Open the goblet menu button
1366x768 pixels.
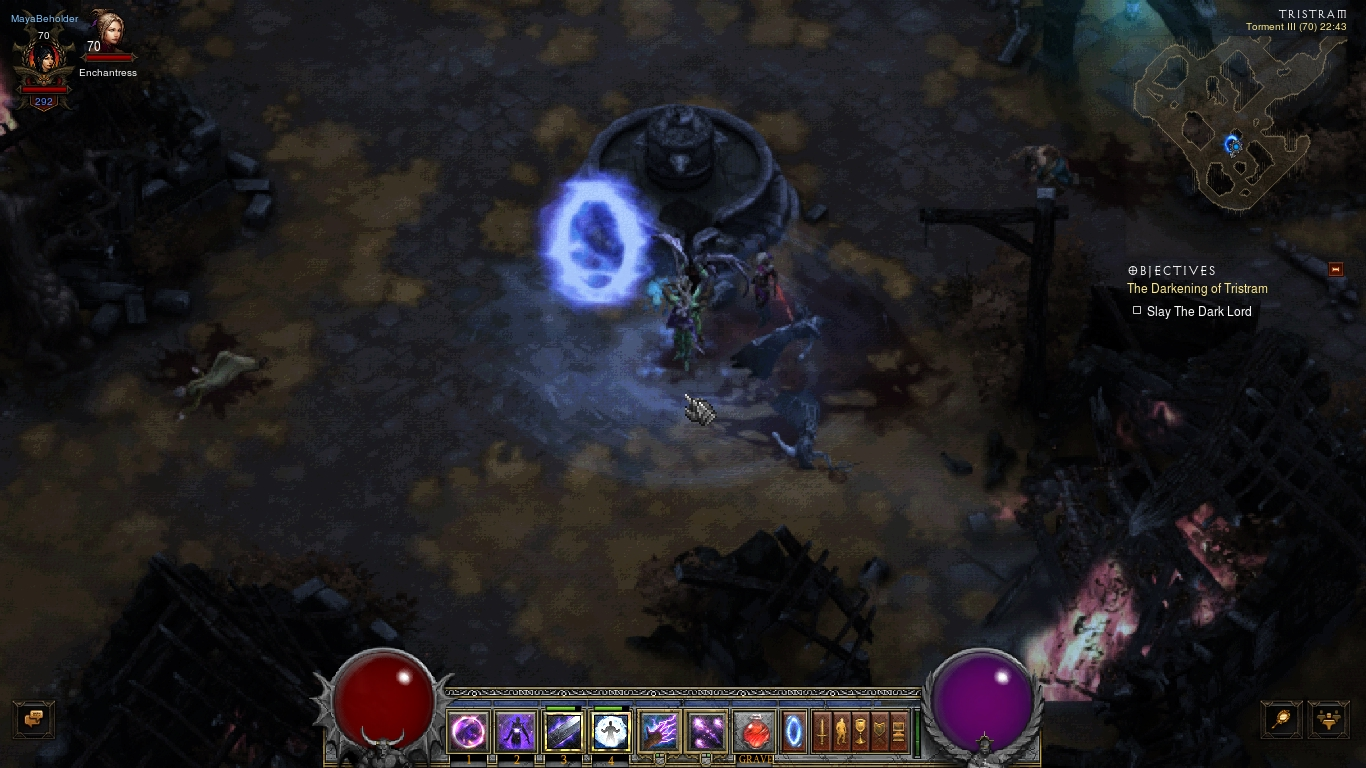tap(861, 732)
